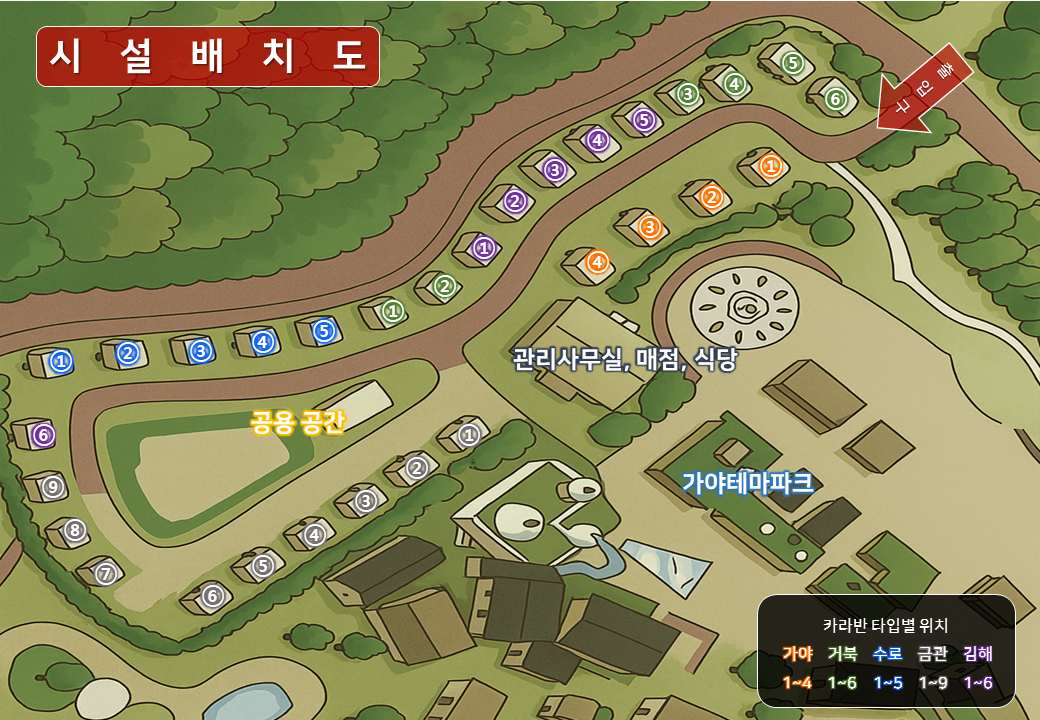Screen dimensions: 1040x720
Task: Select blue caravan marker number 5
Action: tap(322, 330)
